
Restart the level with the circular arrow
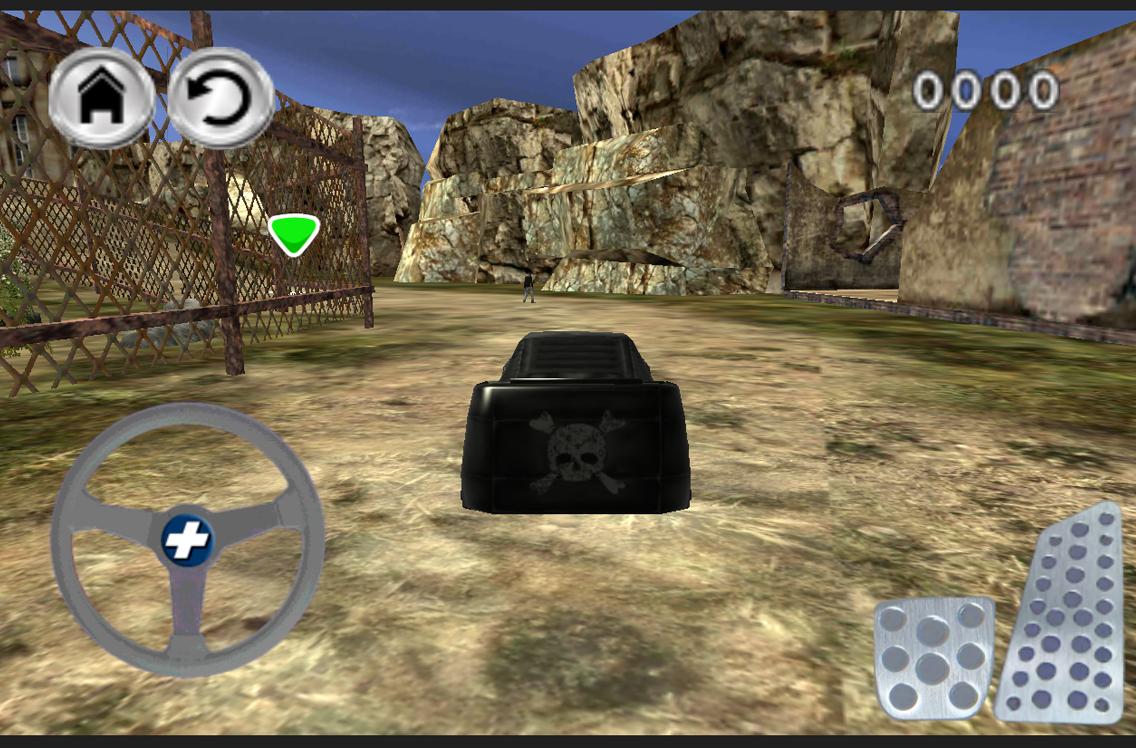pyautogui.click(x=221, y=98)
